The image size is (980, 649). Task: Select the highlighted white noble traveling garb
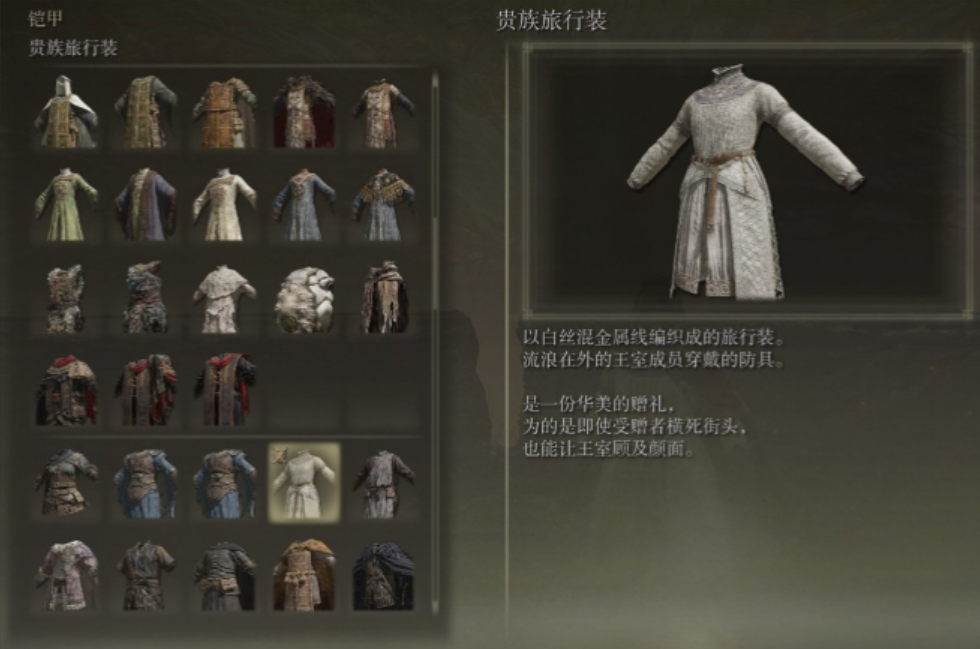[x=304, y=482]
